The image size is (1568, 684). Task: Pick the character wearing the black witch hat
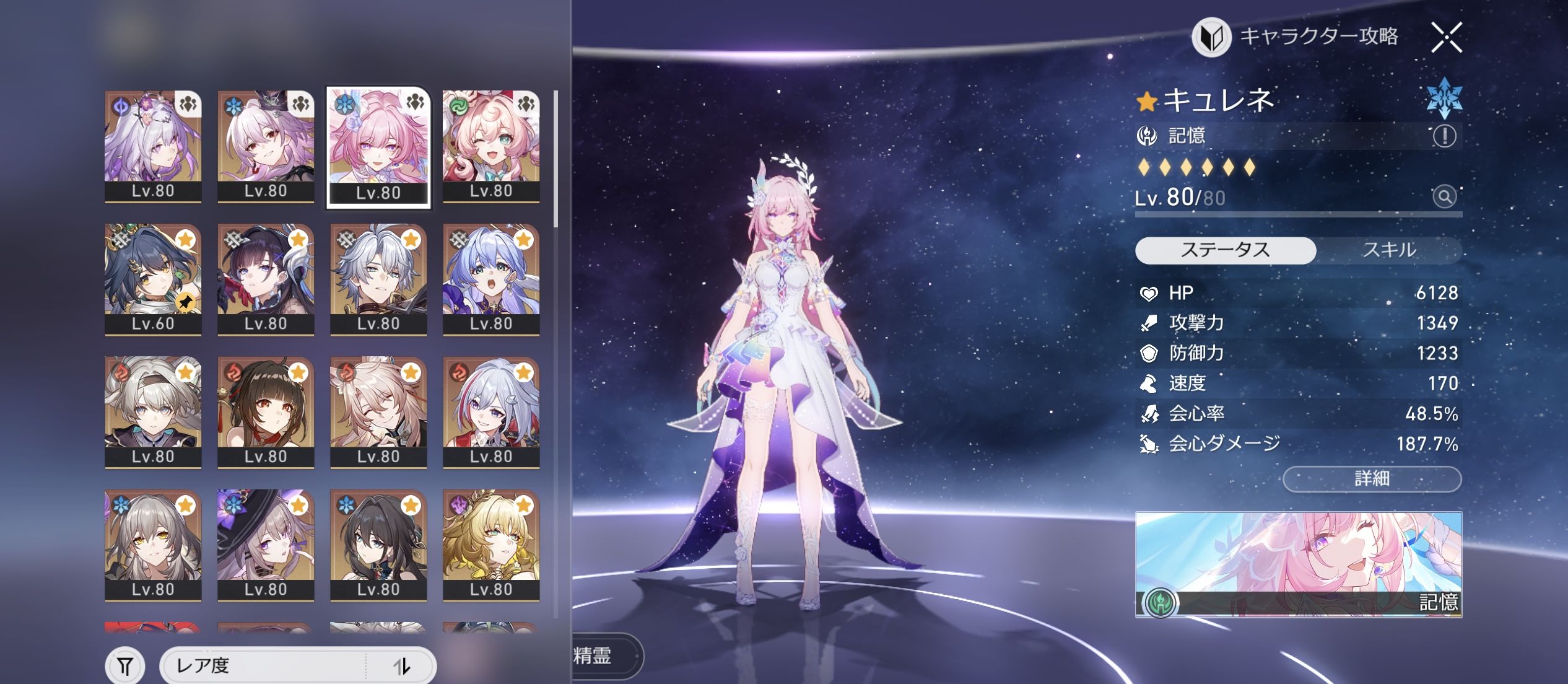click(266, 545)
